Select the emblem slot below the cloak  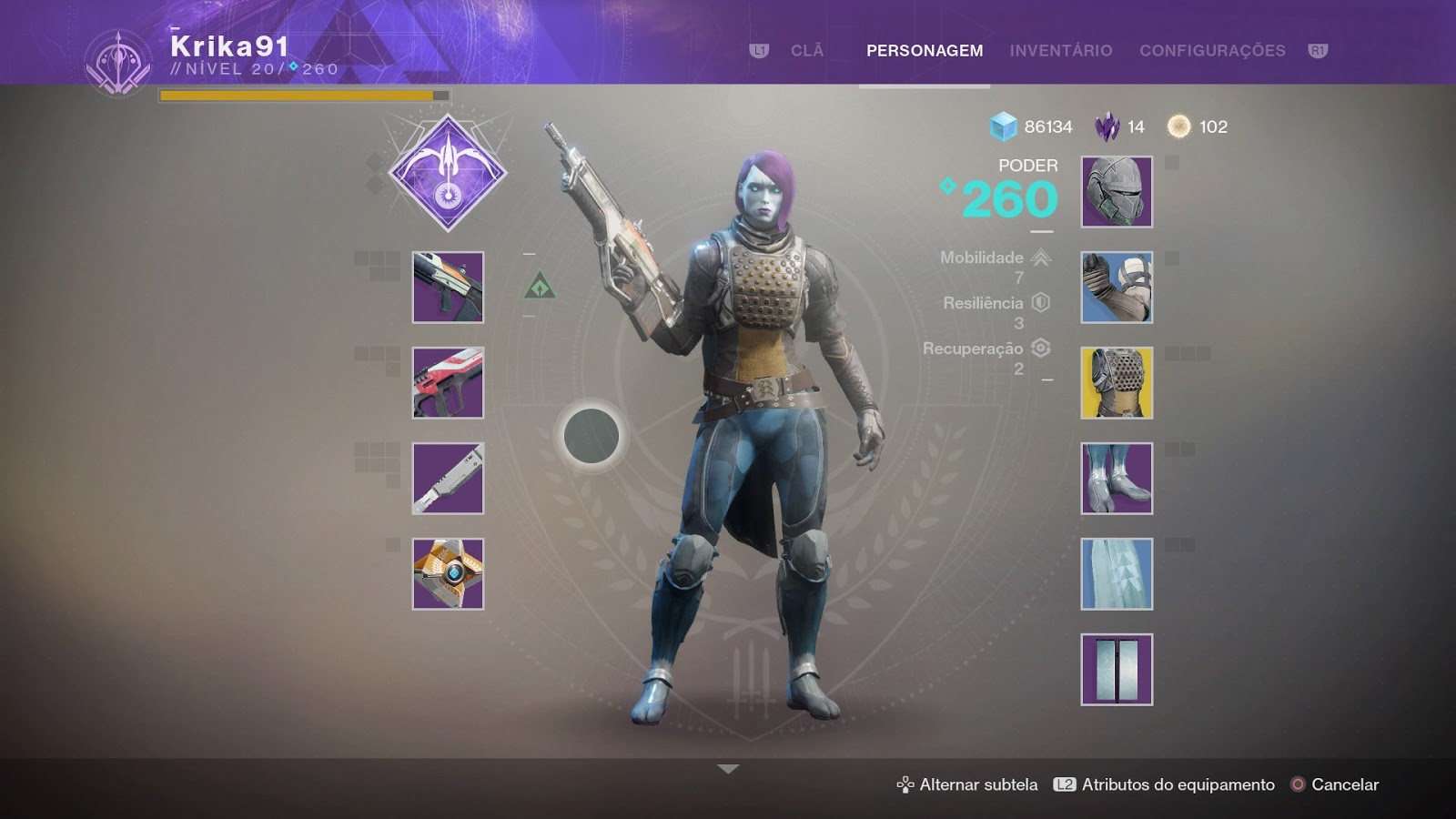click(x=1116, y=670)
